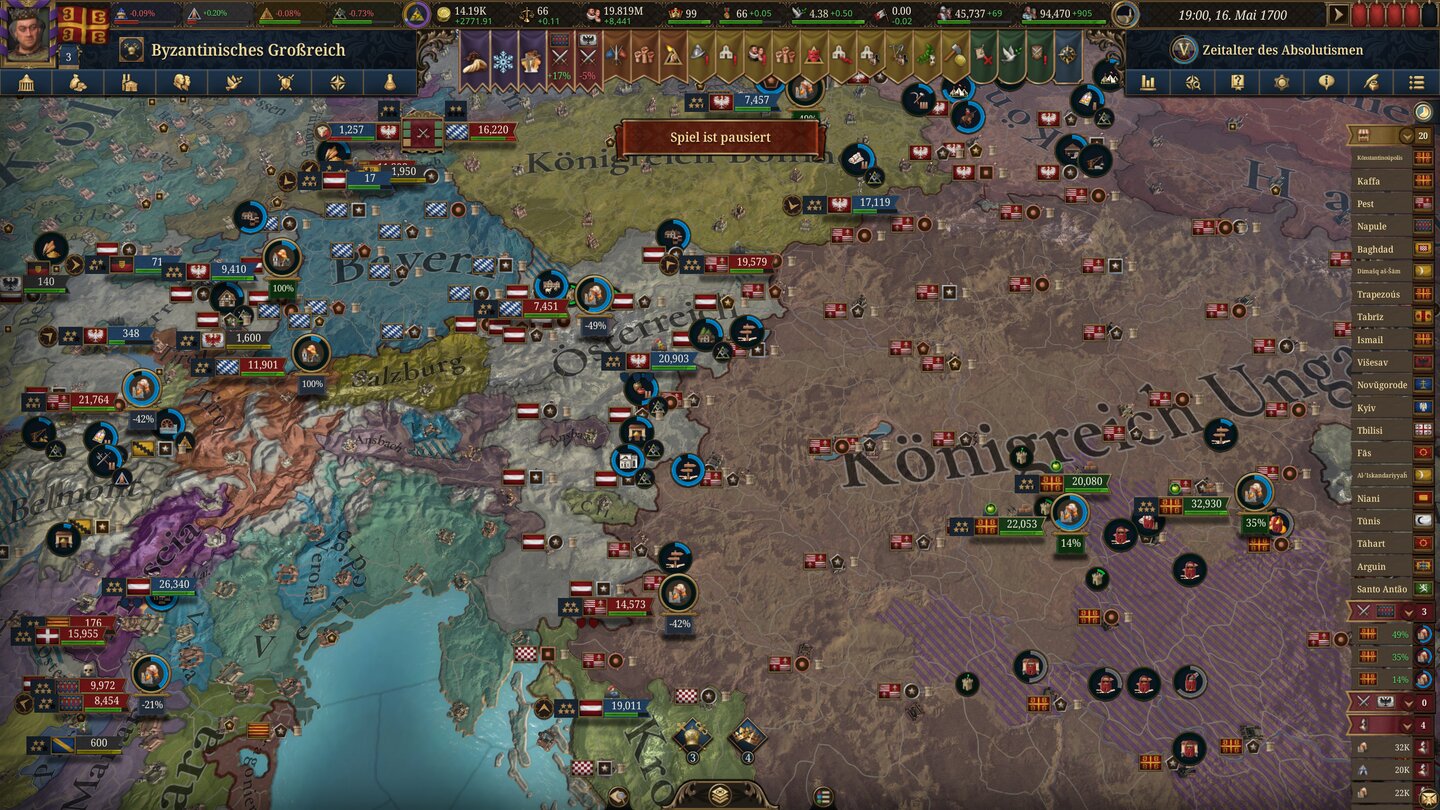
Task: Toggle the map legend in the bottom right
Action: (x=1428, y=796)
